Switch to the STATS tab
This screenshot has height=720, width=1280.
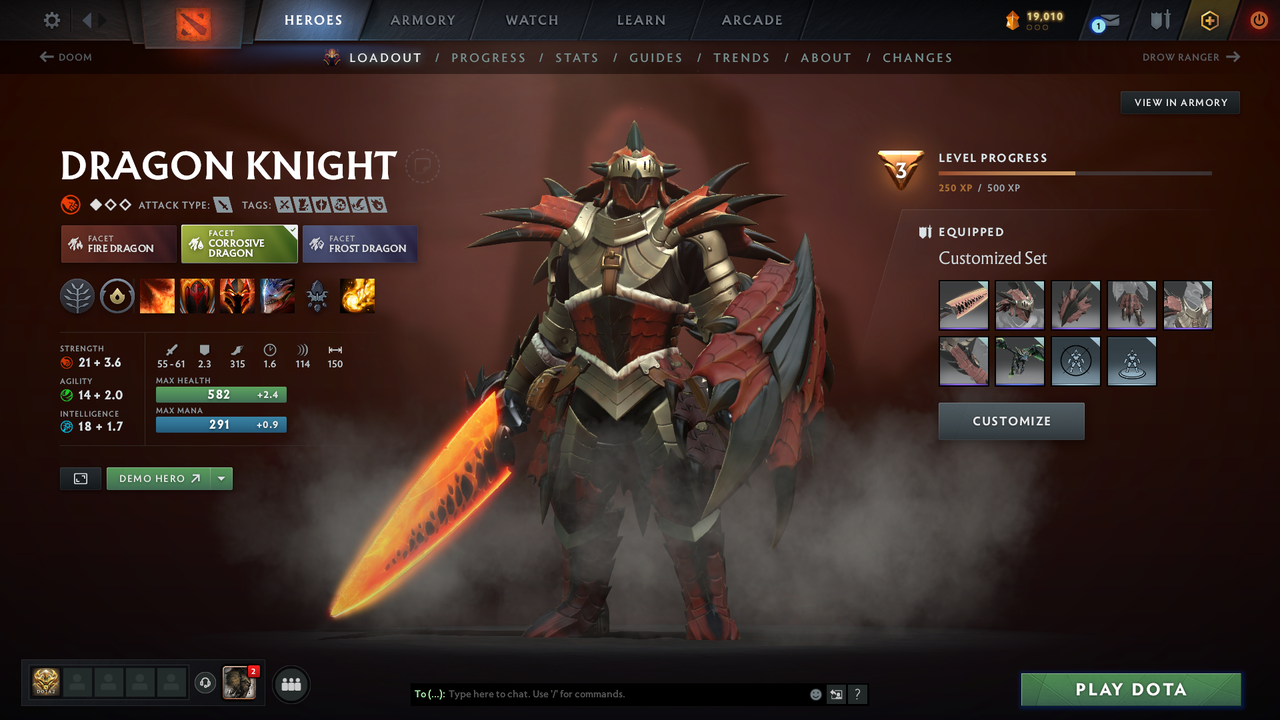(577, 57)
